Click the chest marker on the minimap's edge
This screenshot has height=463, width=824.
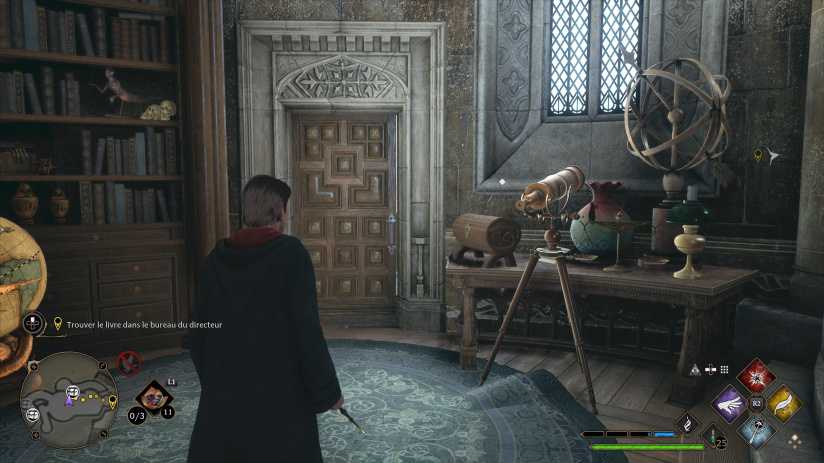point(33,414)
